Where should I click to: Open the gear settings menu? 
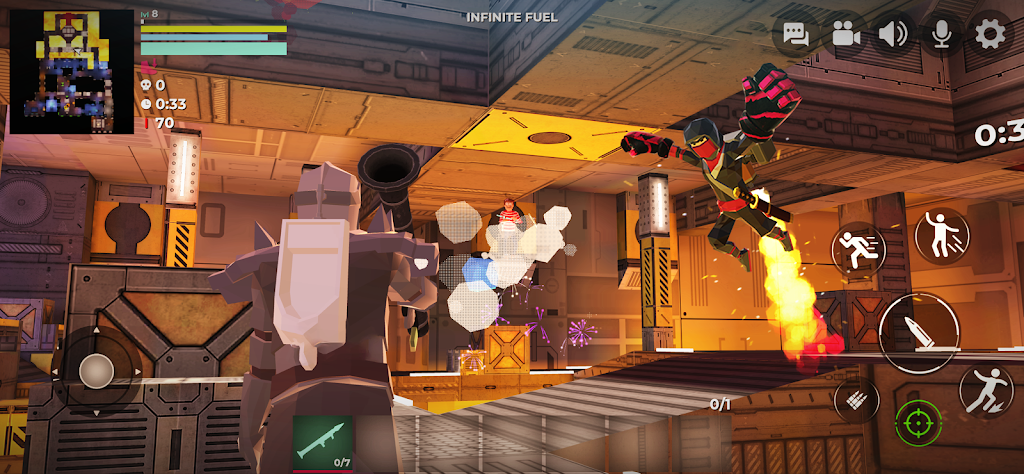pyautogui.click(x=990, y=35)
